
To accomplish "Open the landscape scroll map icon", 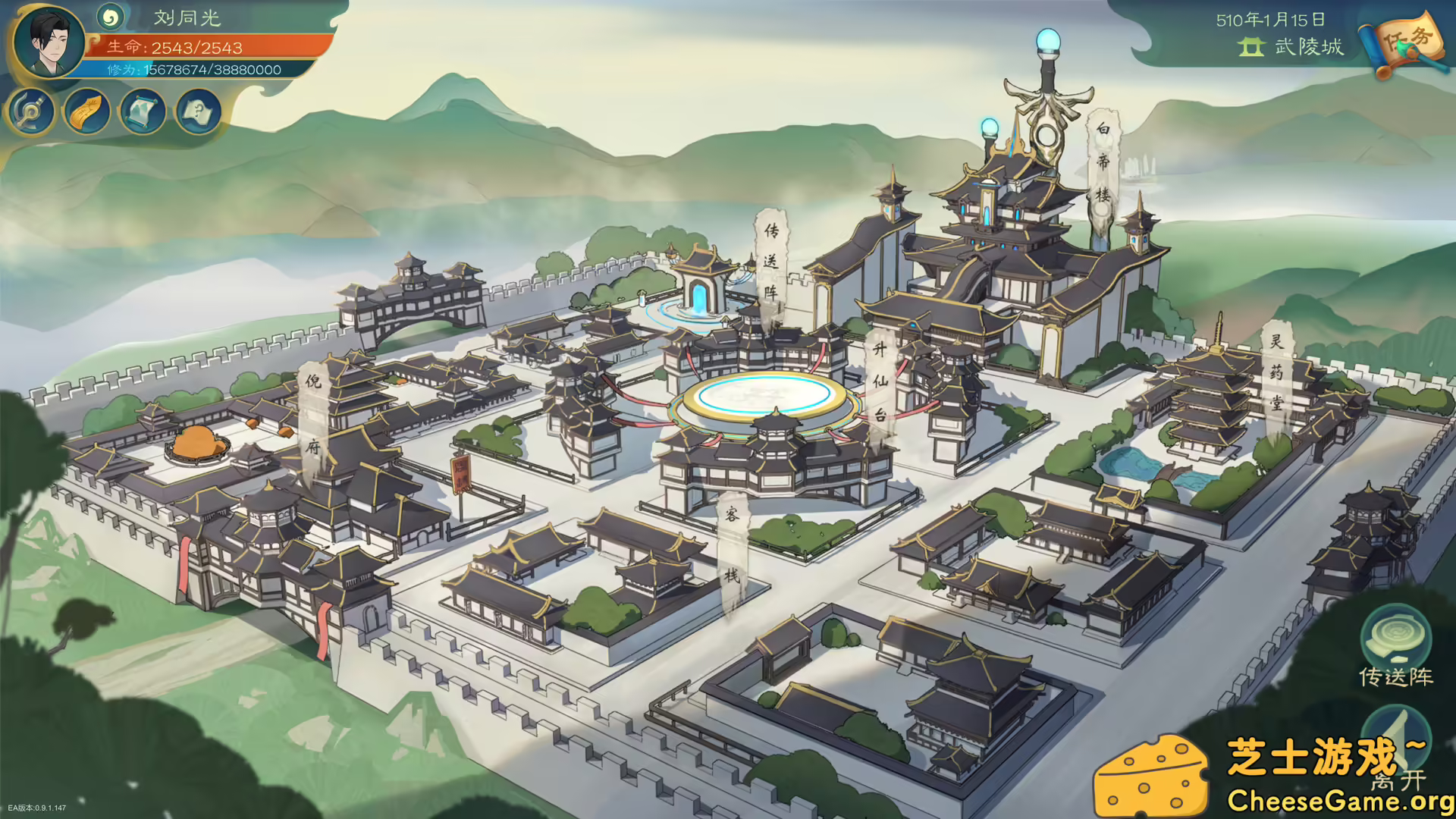I will click(x=143, y=113).
